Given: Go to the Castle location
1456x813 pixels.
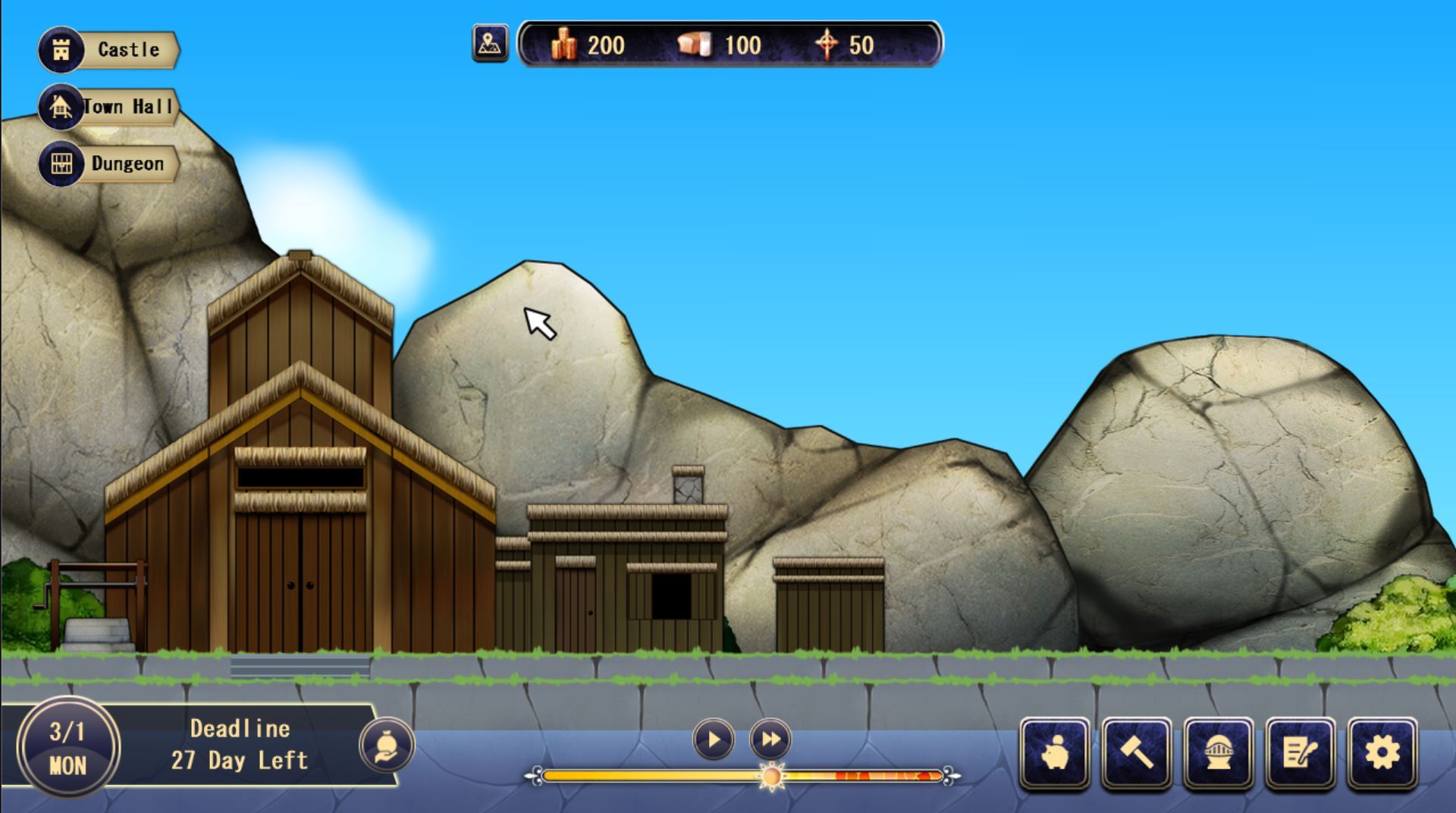Looking at the screenshot, I should pos(109,50).
